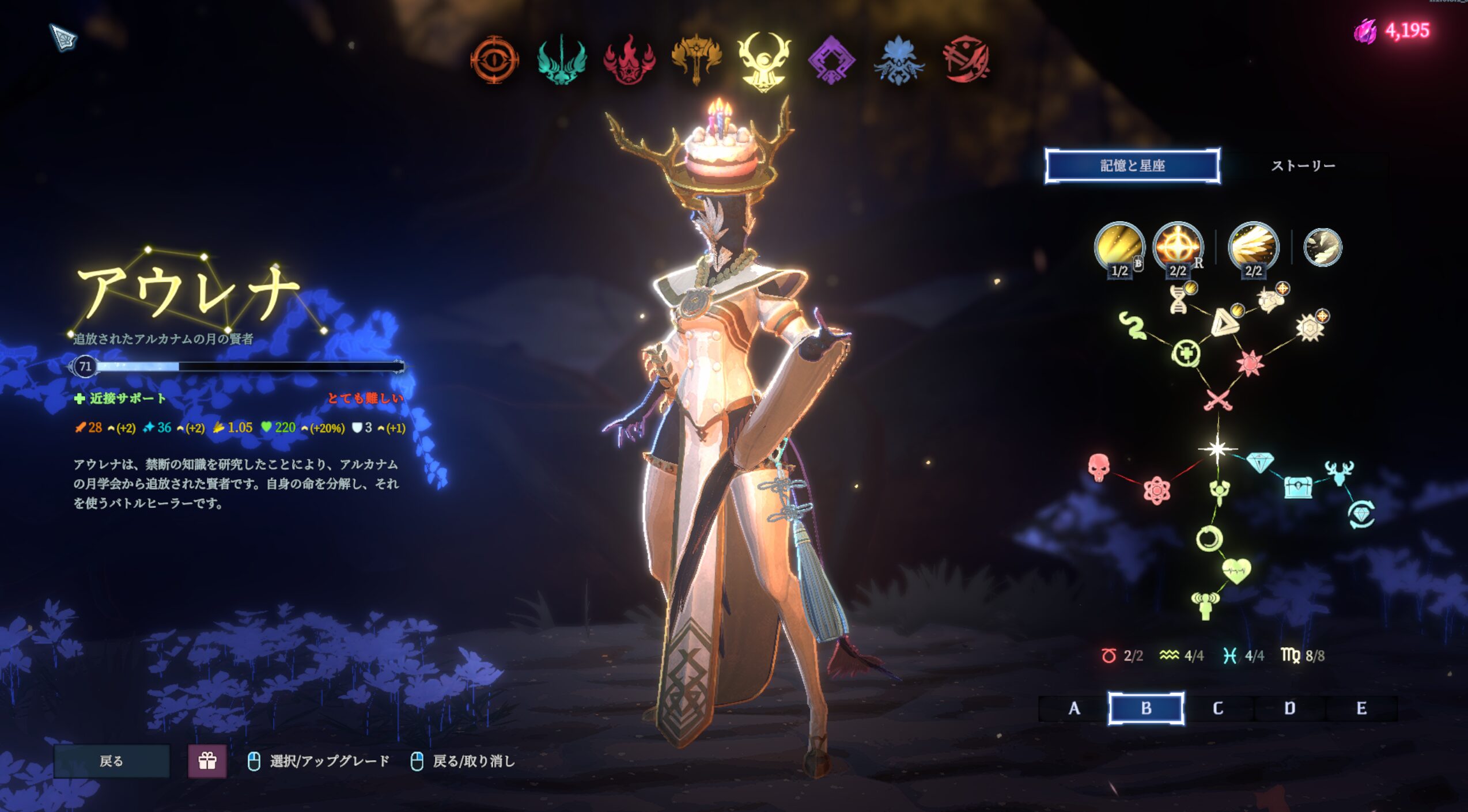Choose the golden wing memory icon

pyautogui.click(x=1253, y=246)
